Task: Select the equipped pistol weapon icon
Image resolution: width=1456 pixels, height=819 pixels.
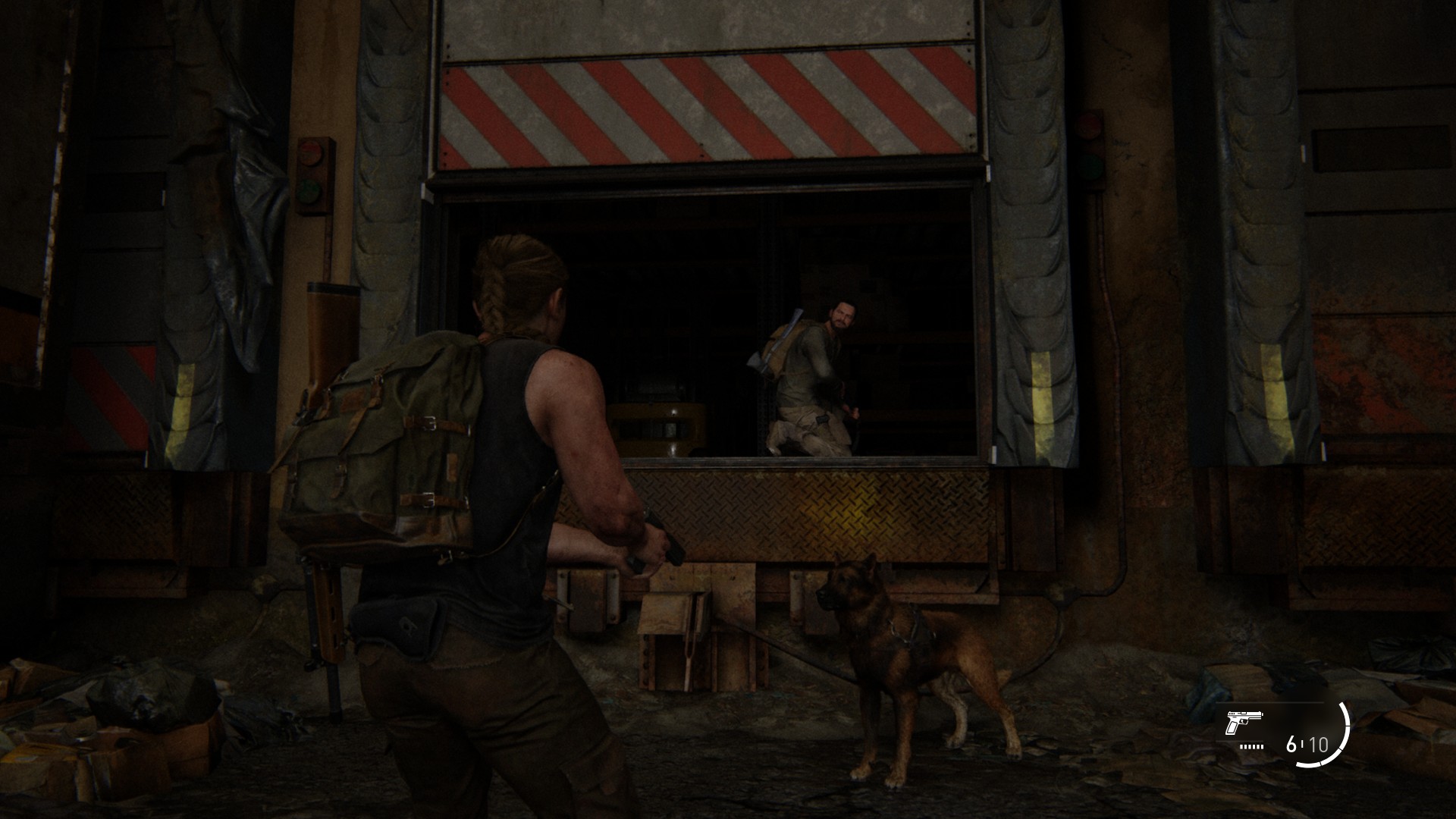Action: (1242, 726)
